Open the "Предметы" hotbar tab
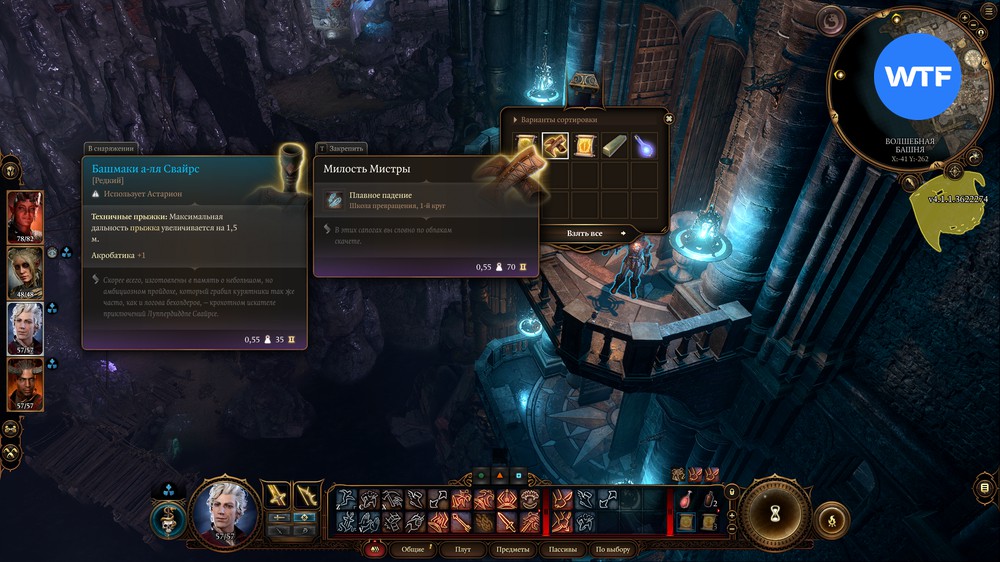The image size is (1000, 562). point(512,550)
